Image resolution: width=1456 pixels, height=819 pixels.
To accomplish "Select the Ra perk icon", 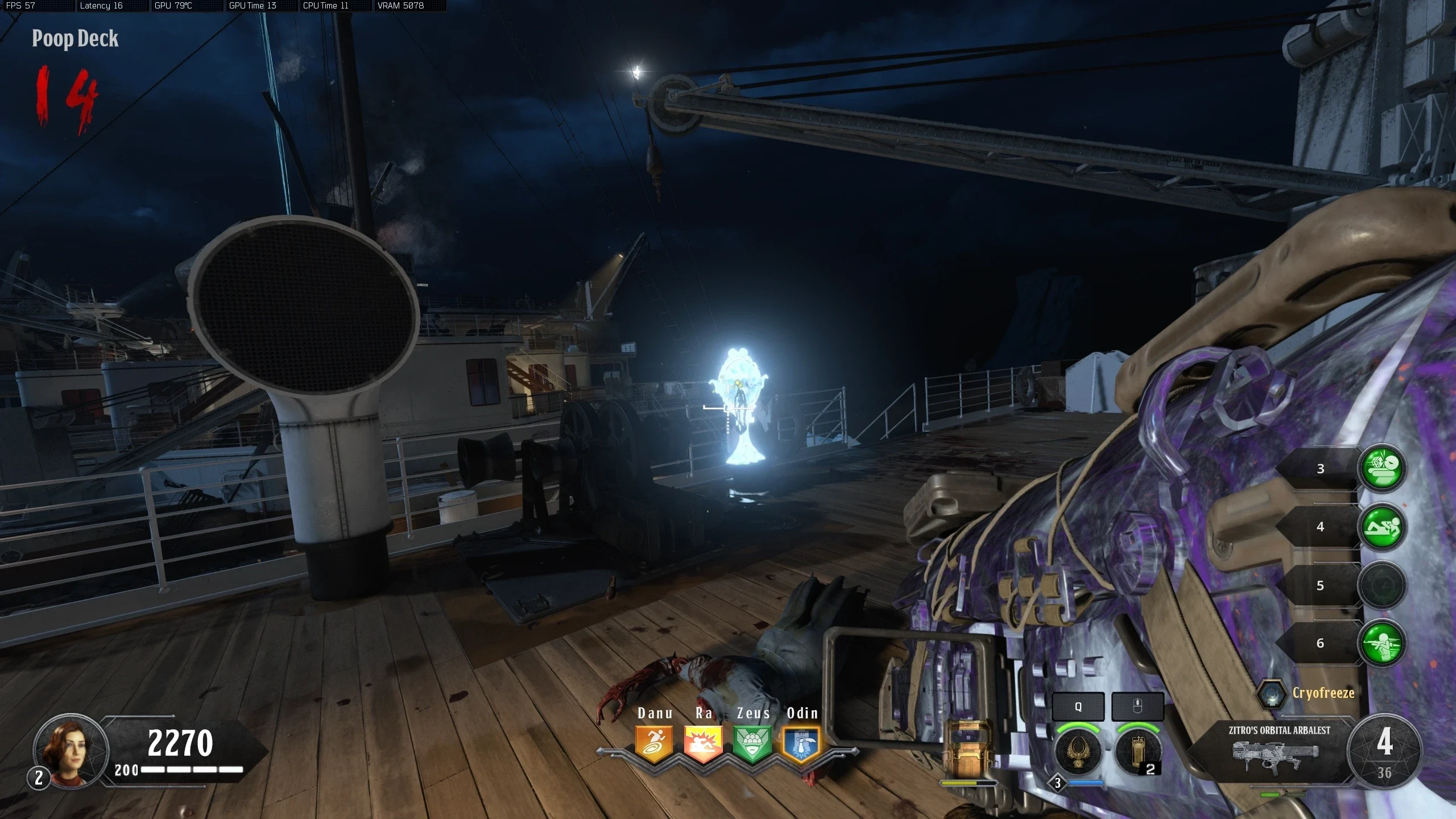I will pos(703,743).
